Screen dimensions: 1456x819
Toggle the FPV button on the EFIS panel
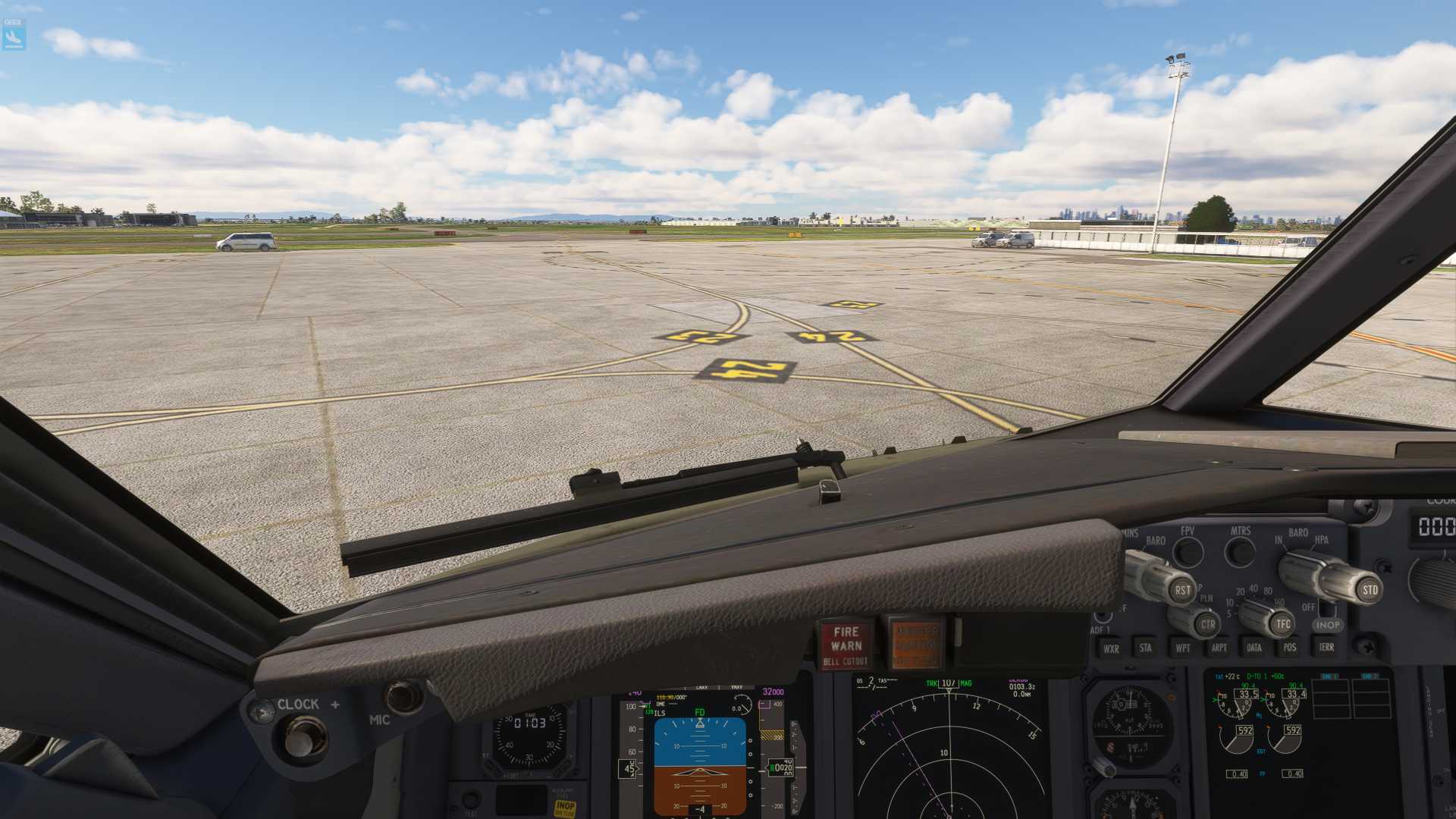[x=1188, y=551]
